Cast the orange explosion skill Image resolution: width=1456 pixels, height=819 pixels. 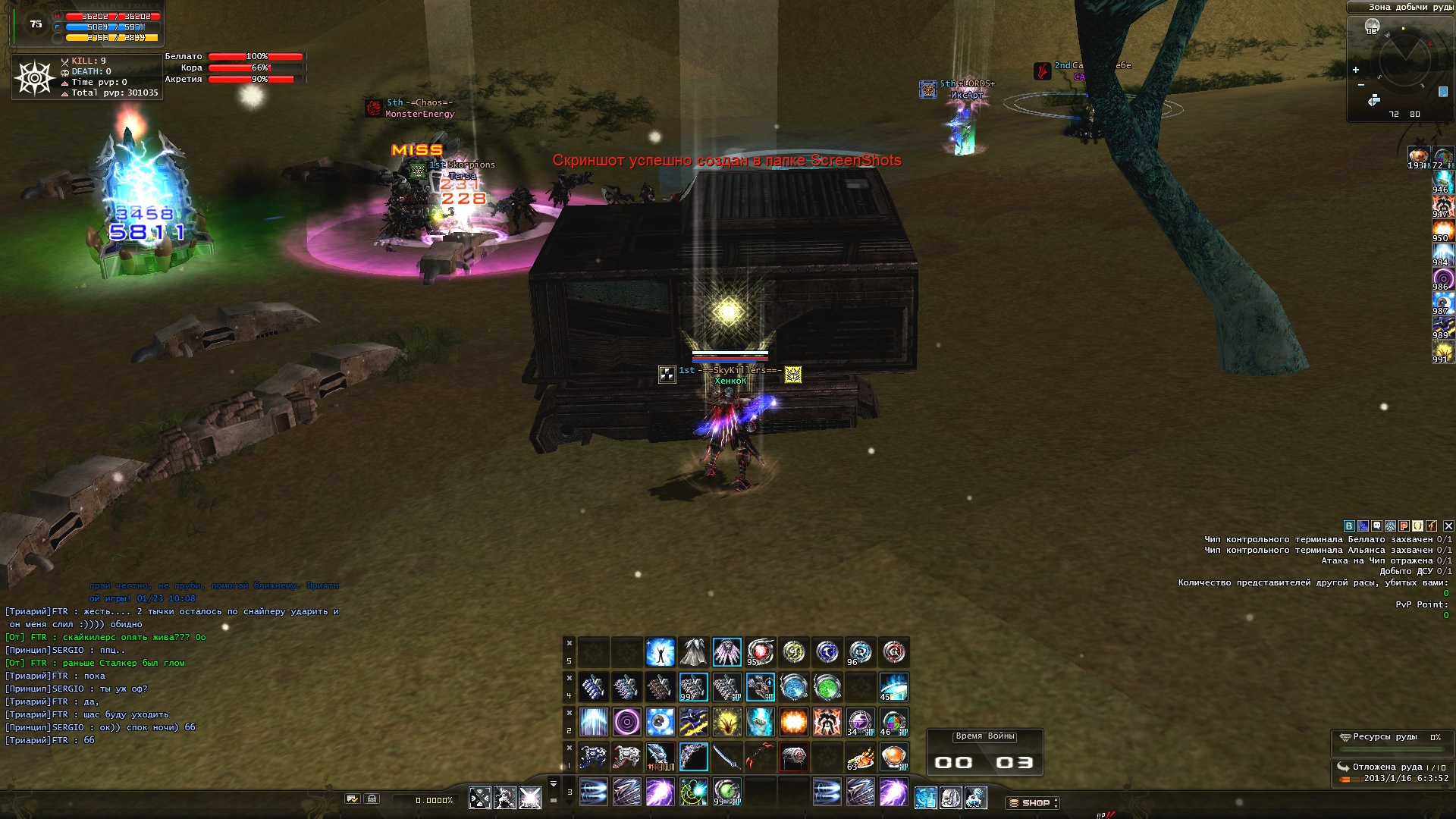click(x=793, y=722)
